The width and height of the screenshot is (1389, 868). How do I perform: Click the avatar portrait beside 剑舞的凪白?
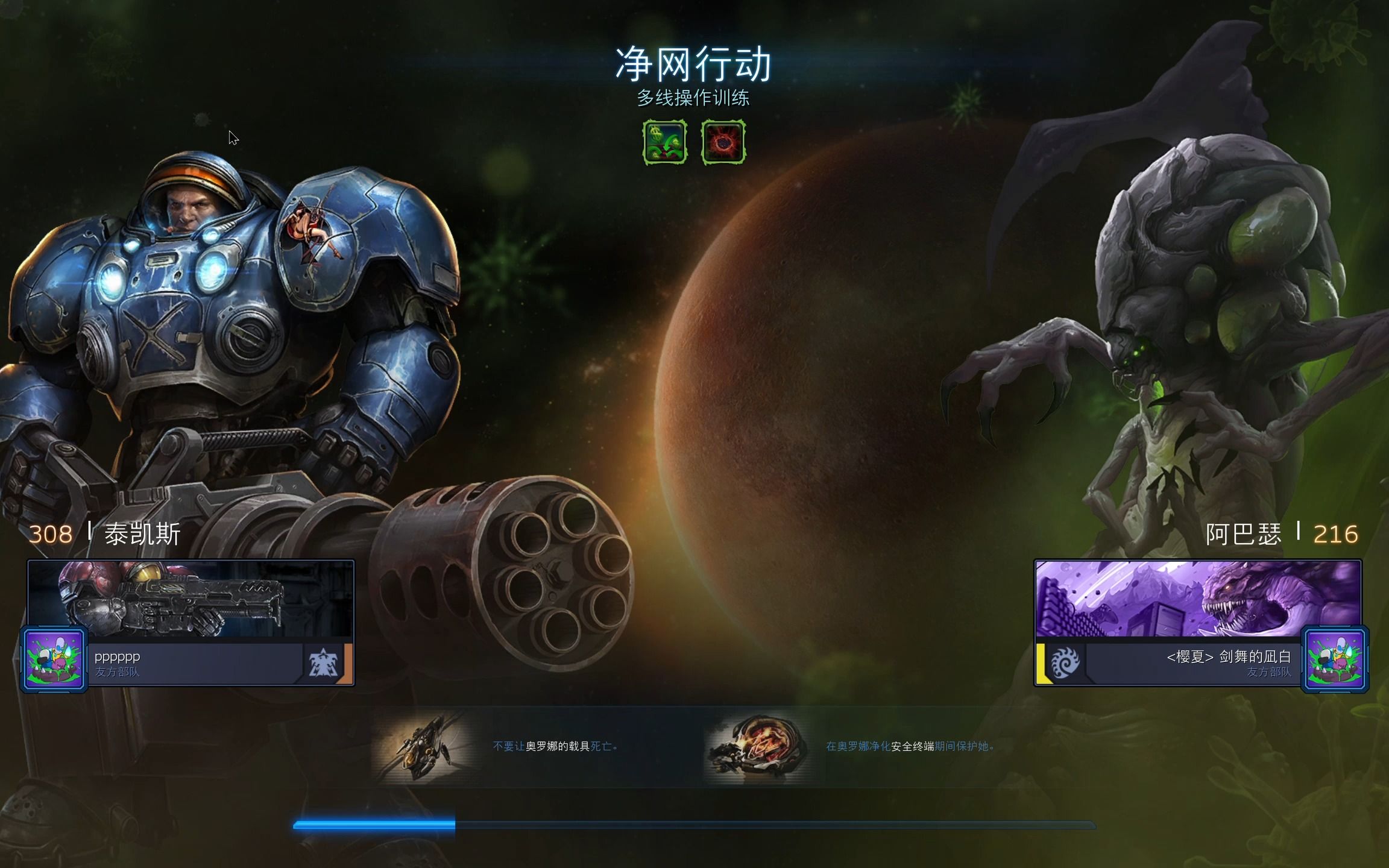[1335, 659]
